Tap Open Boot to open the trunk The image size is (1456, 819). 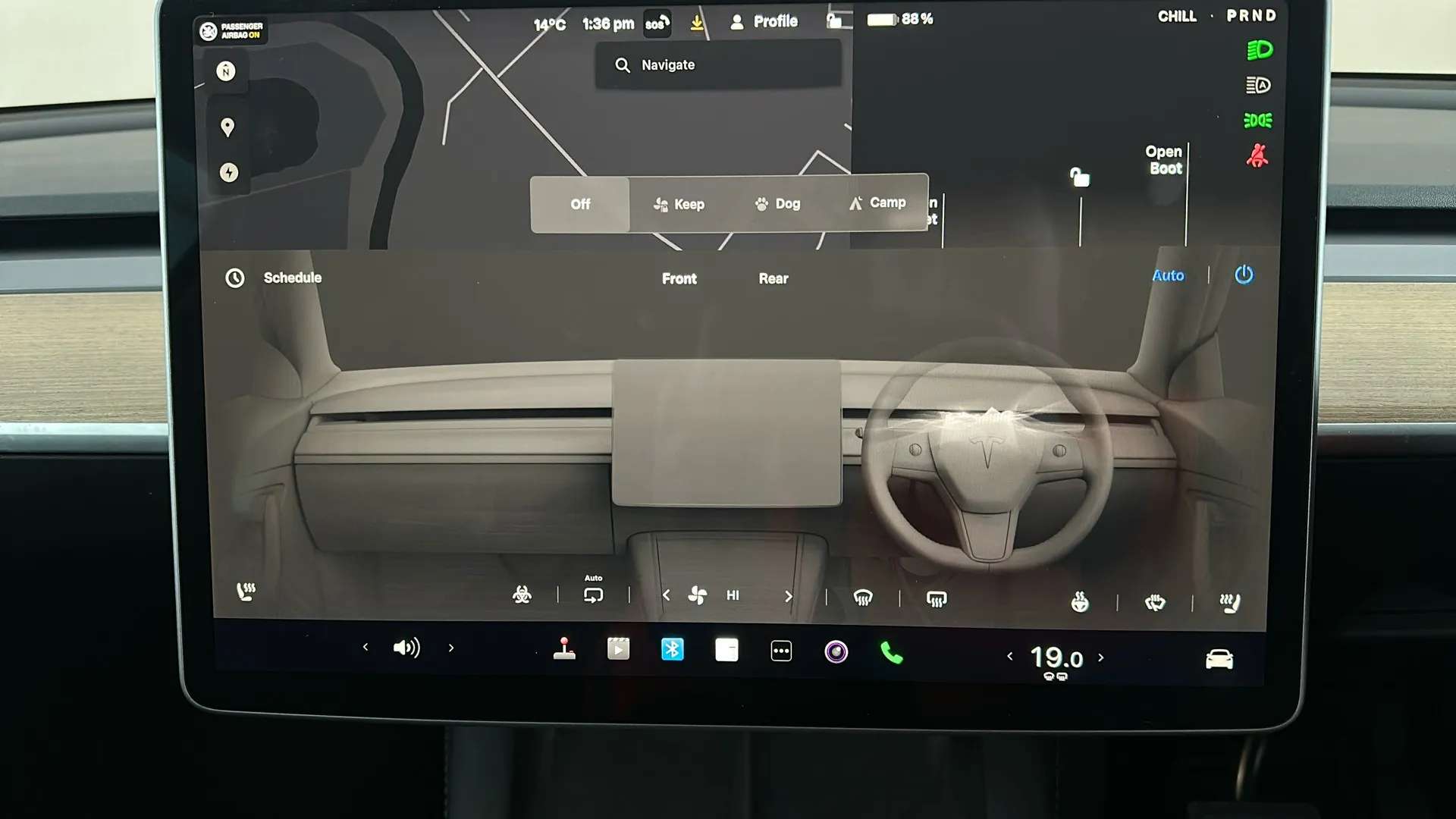[x=1164, y=160]
